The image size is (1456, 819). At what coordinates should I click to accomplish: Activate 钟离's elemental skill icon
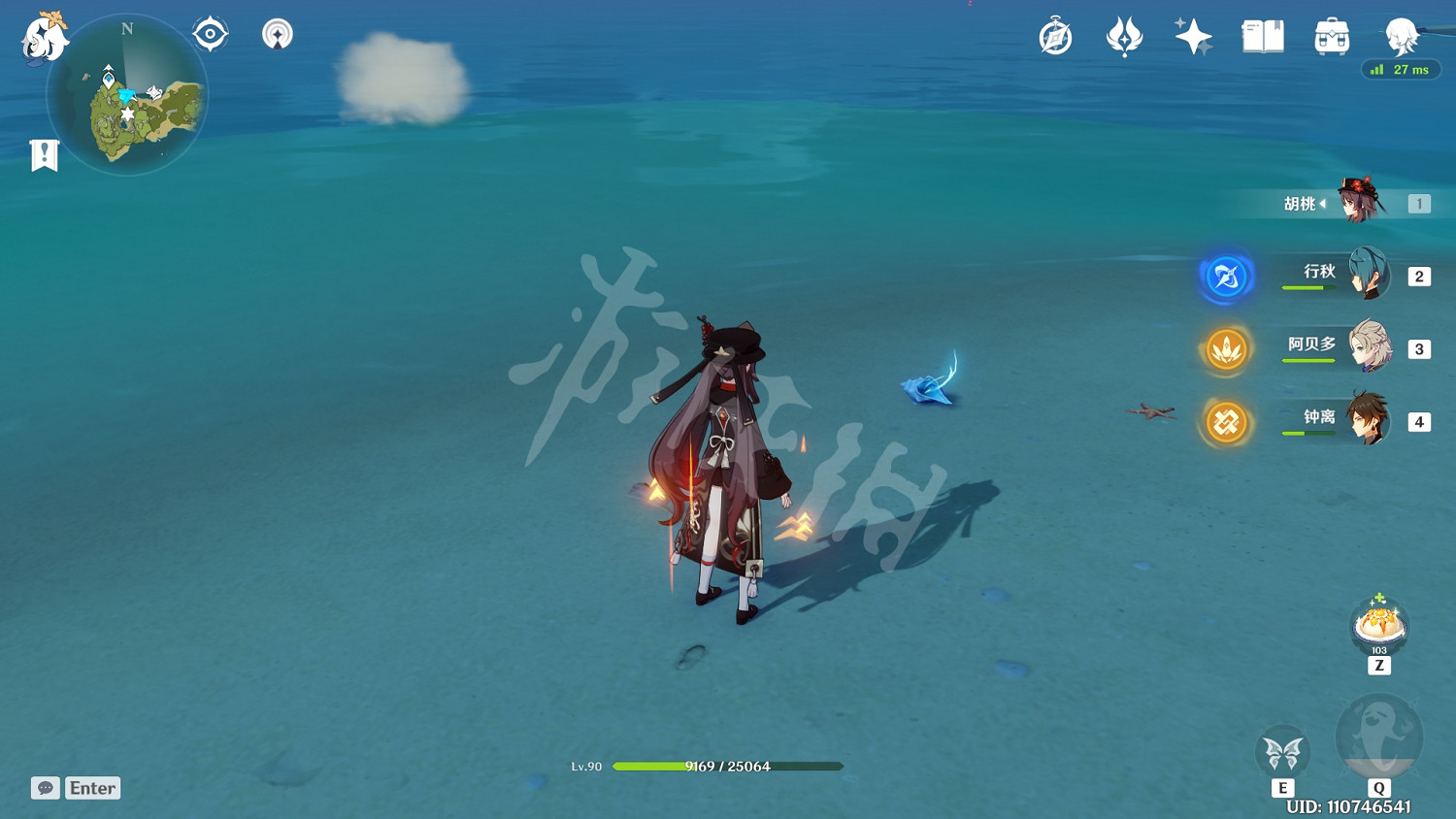[x=1226, y=423]
